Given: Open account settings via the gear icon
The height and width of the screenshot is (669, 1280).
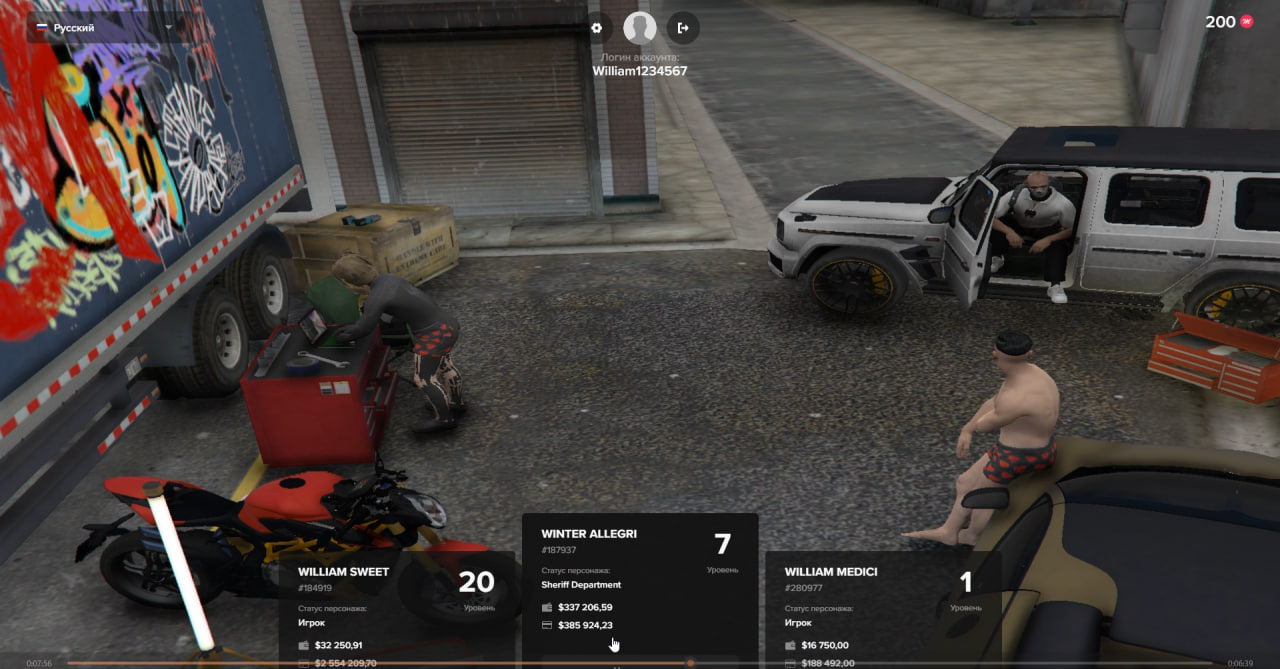Looking at the screenshot, I should click(597, 28).
